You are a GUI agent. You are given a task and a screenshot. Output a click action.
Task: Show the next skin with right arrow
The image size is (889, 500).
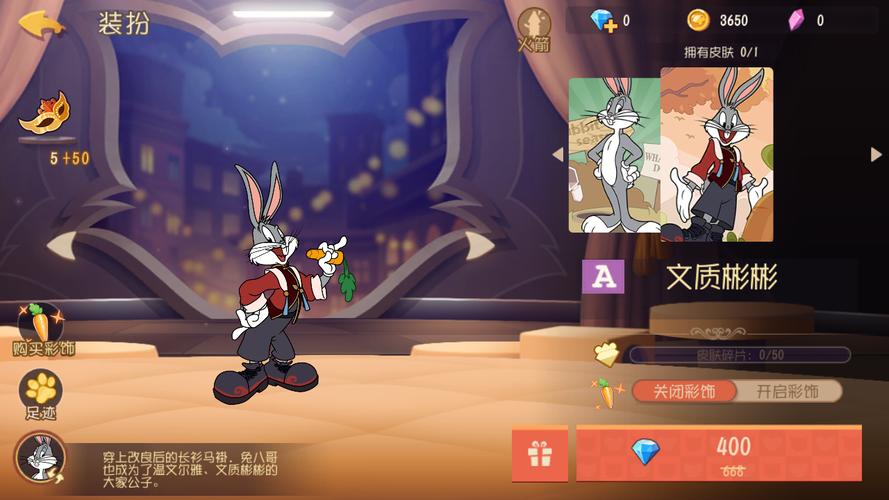pos(876,154)
